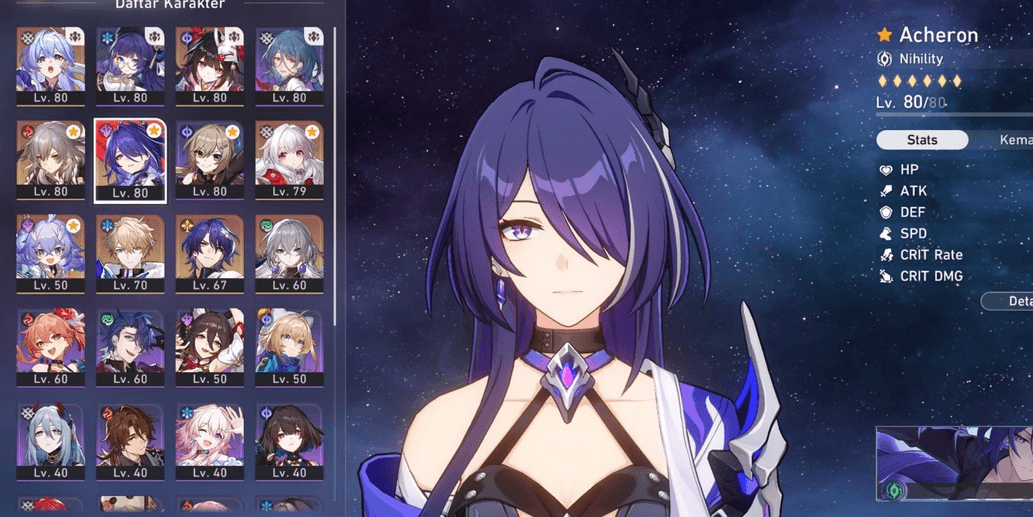The image size is (1033, 517).
Task: Choose the white-haired character at Lv. 79
Action: click(x=289, y=159)
